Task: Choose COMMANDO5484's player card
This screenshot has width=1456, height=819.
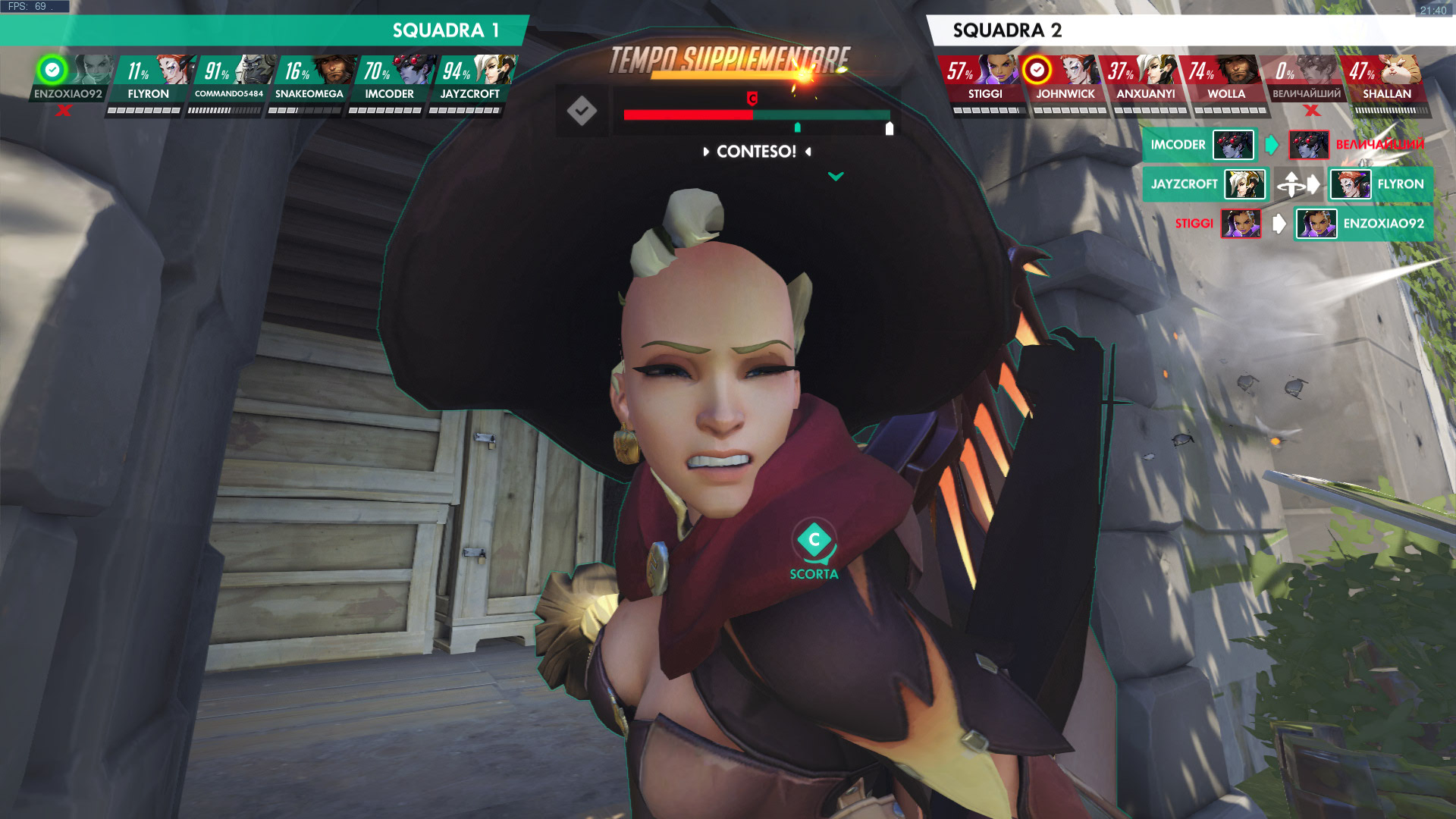Action: click(228, 79)
